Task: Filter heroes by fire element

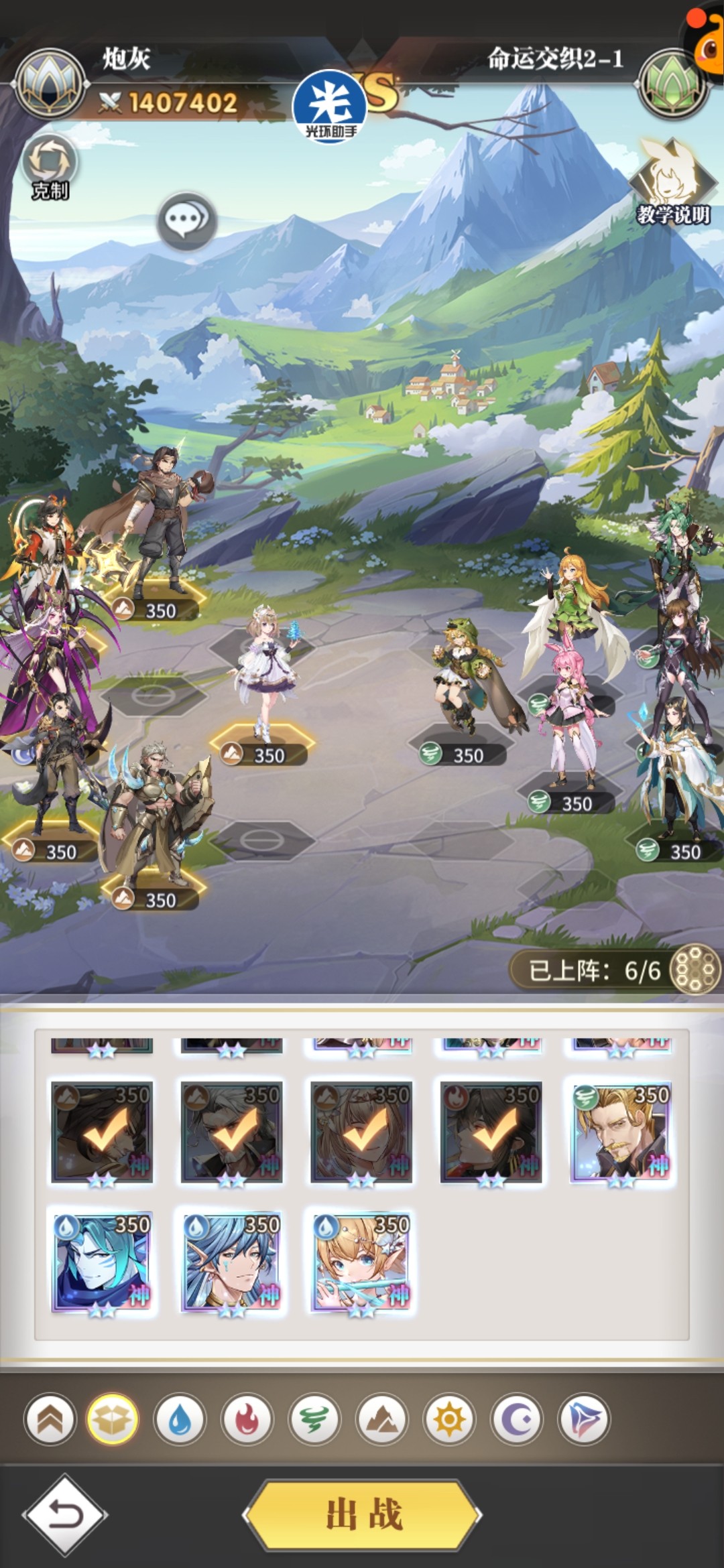Action: click(x=247, y=1419)
